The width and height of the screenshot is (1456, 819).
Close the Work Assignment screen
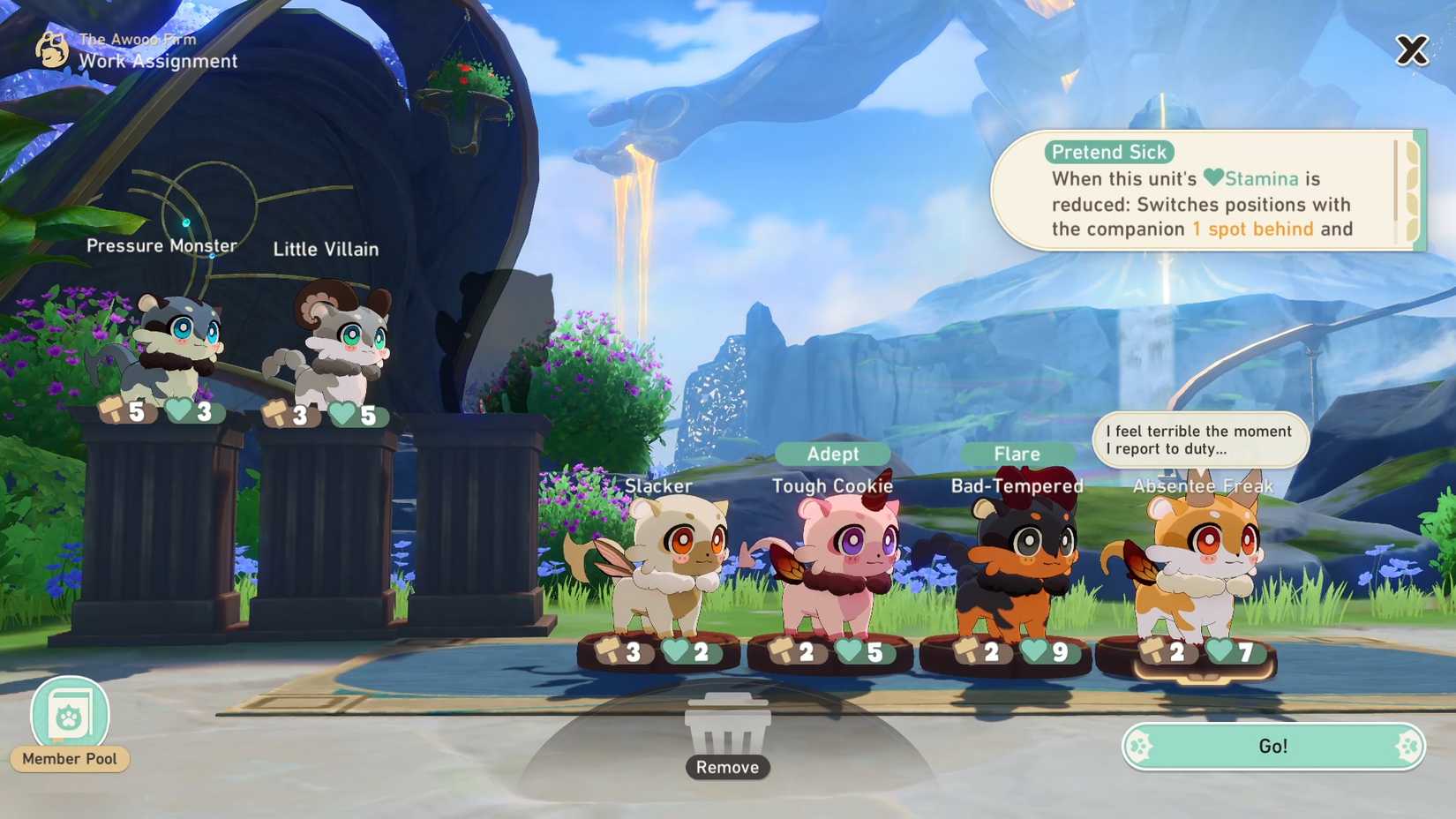(1413, 50)
